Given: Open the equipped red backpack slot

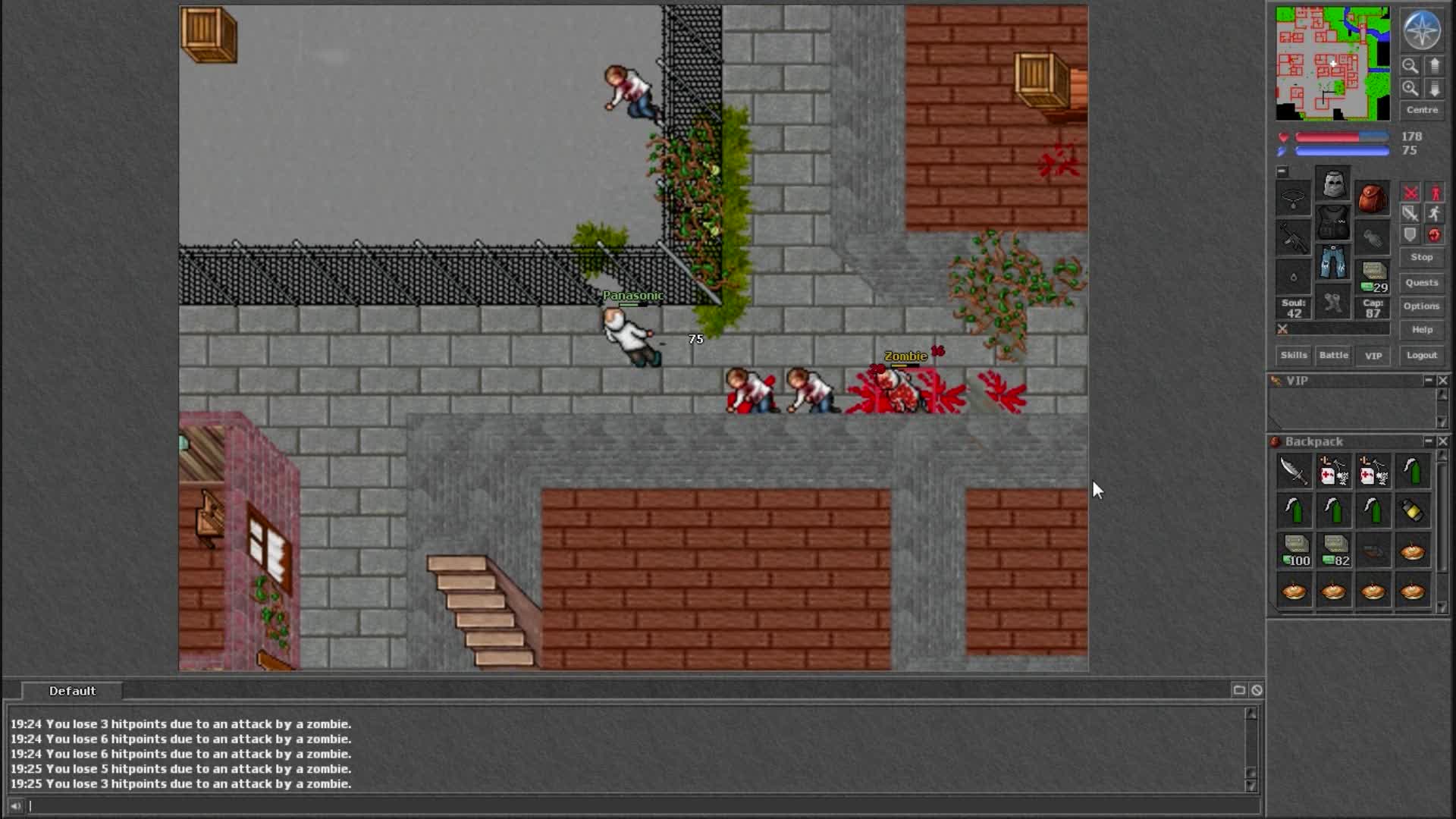Looking at the screenshot, I should (1373, 199).
